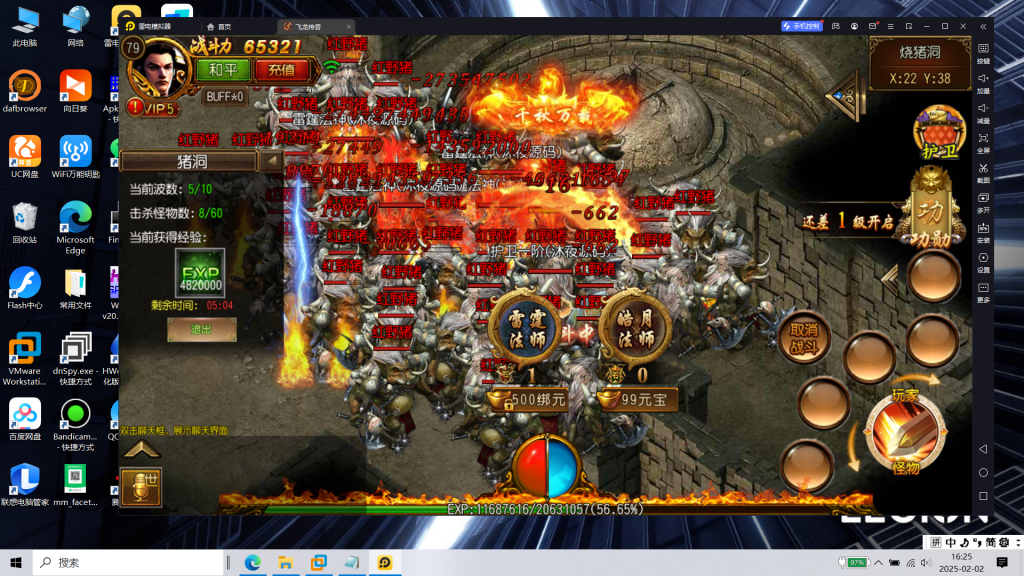
Task: Activate the microphone voice chat button
Action: (x=141, y=485)
